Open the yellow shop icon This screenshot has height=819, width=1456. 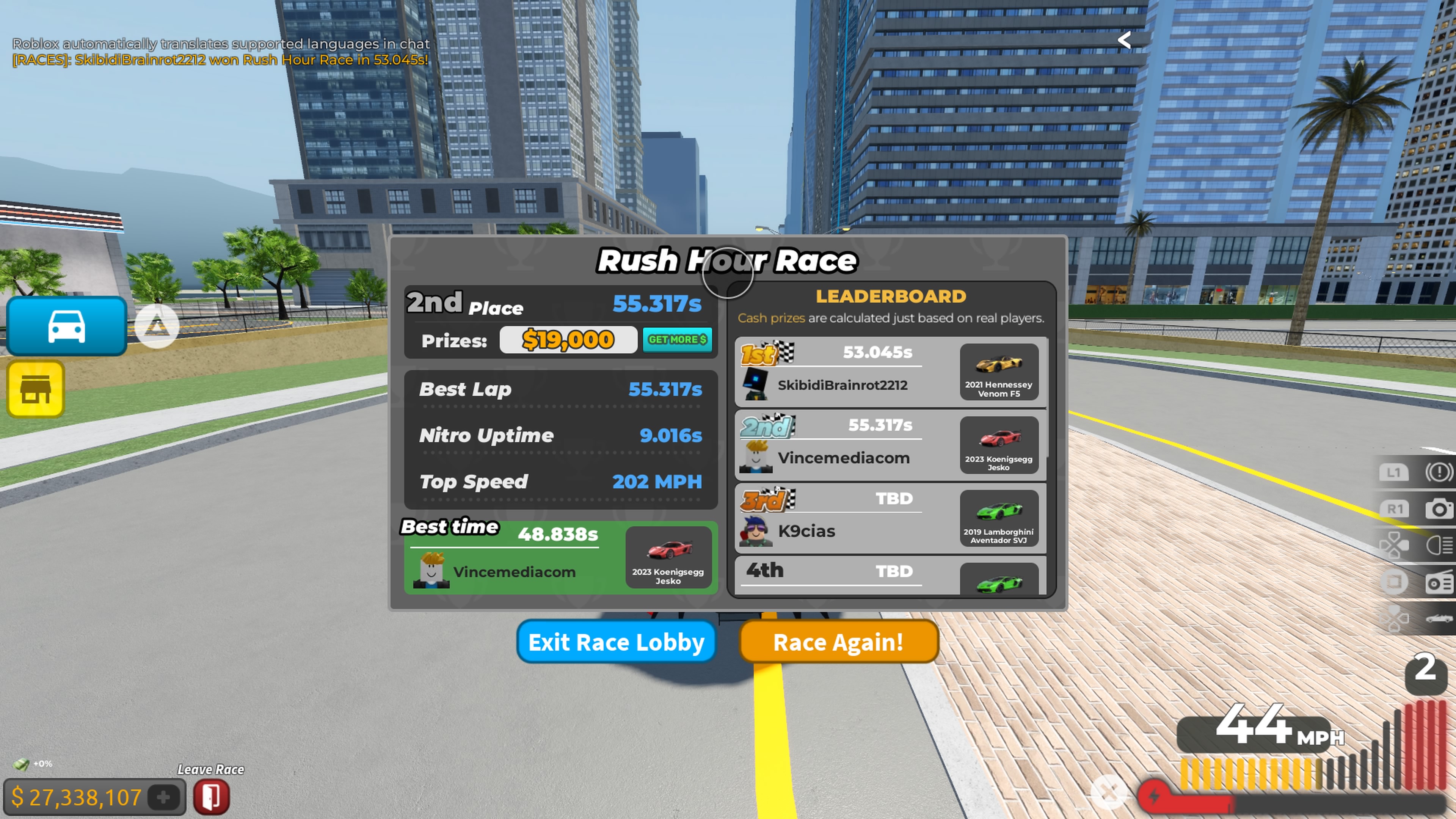point(36,389)
